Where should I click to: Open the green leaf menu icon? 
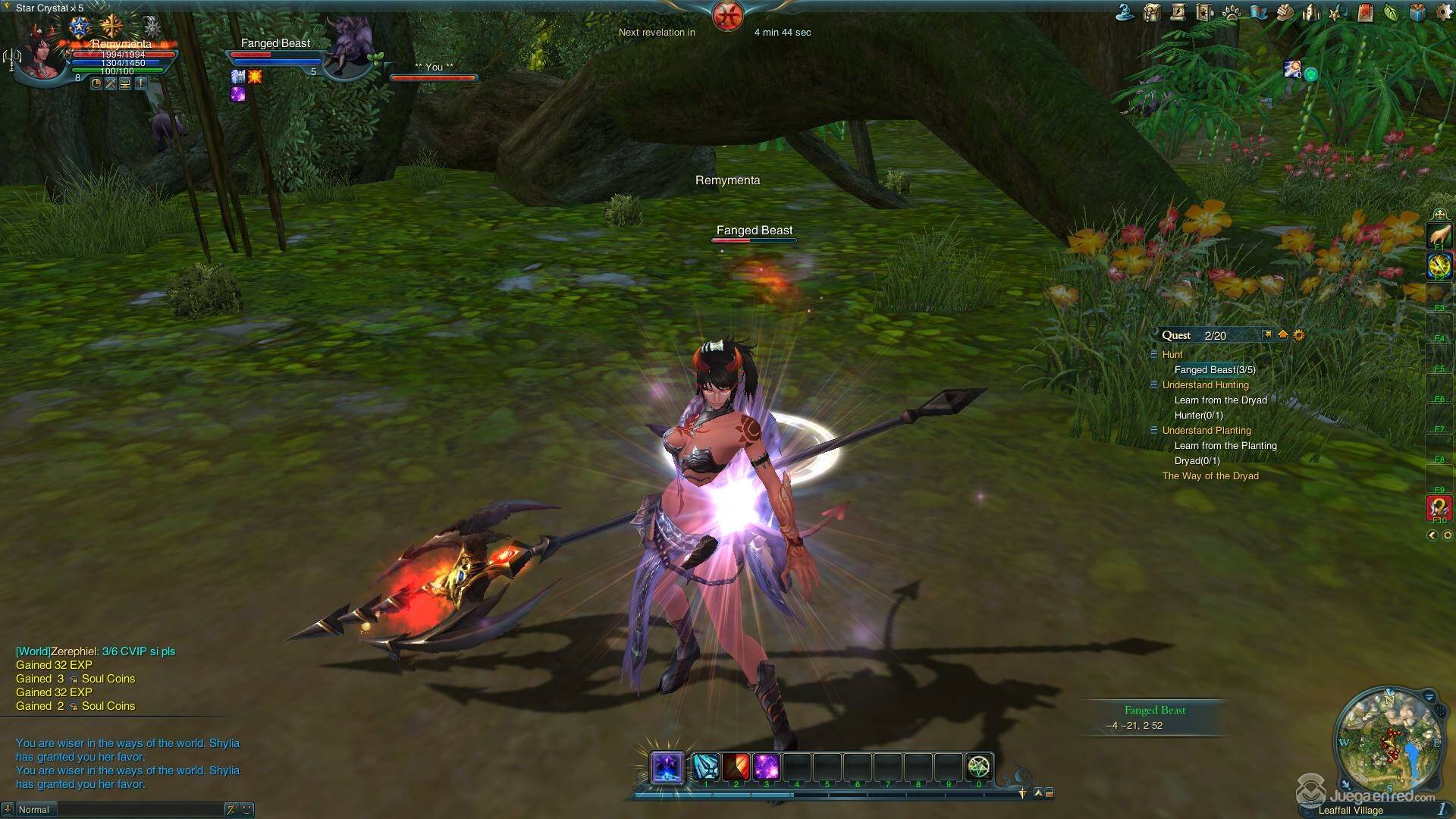pos(1391,12)
